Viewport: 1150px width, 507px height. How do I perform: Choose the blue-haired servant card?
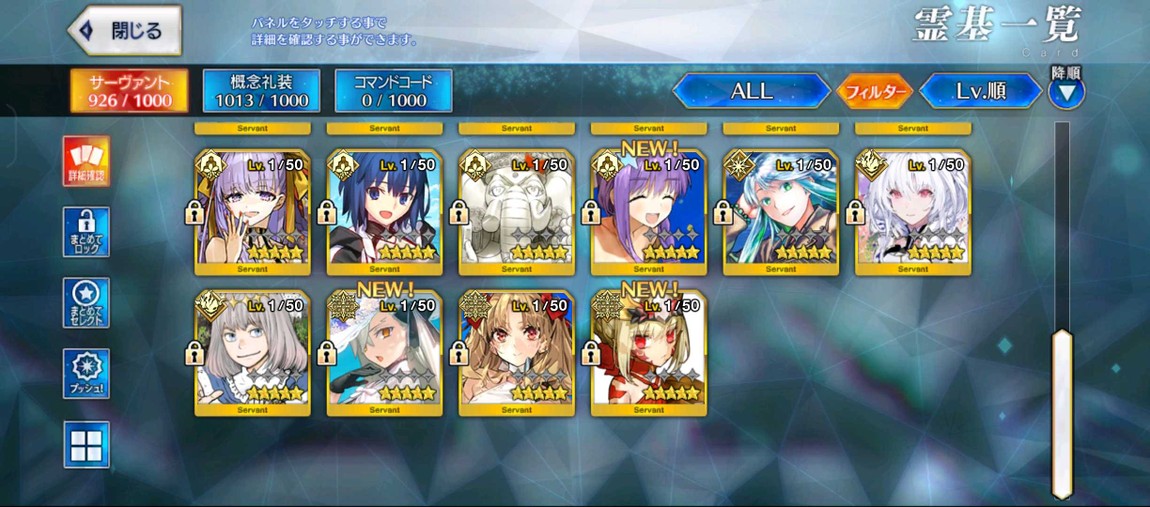click(384, 212)
